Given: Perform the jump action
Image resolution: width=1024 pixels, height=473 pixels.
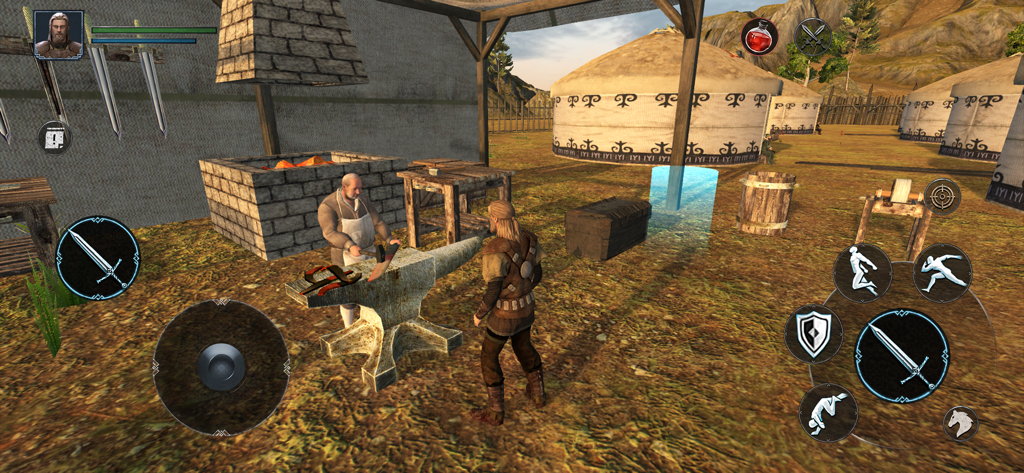Looking at the screenshot, I should [x=862, y=272].
